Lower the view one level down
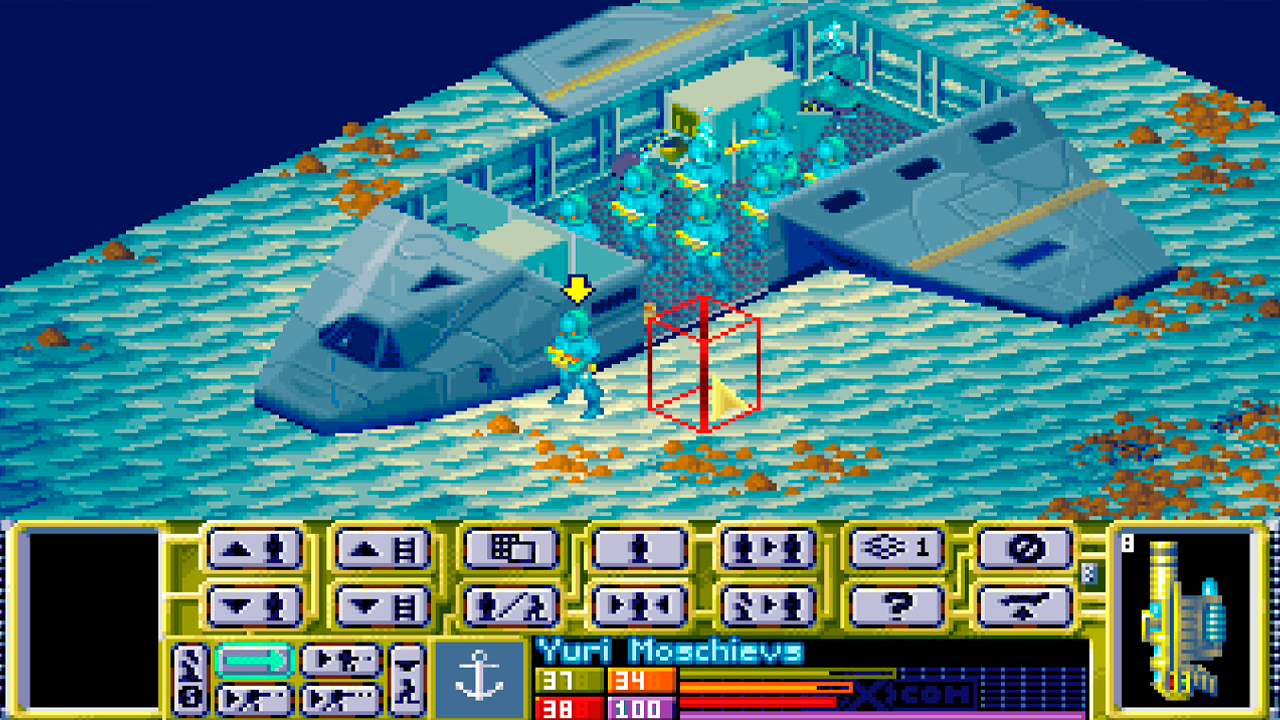The width and height of the screenshot is (1280, 720). click(381, 605)
